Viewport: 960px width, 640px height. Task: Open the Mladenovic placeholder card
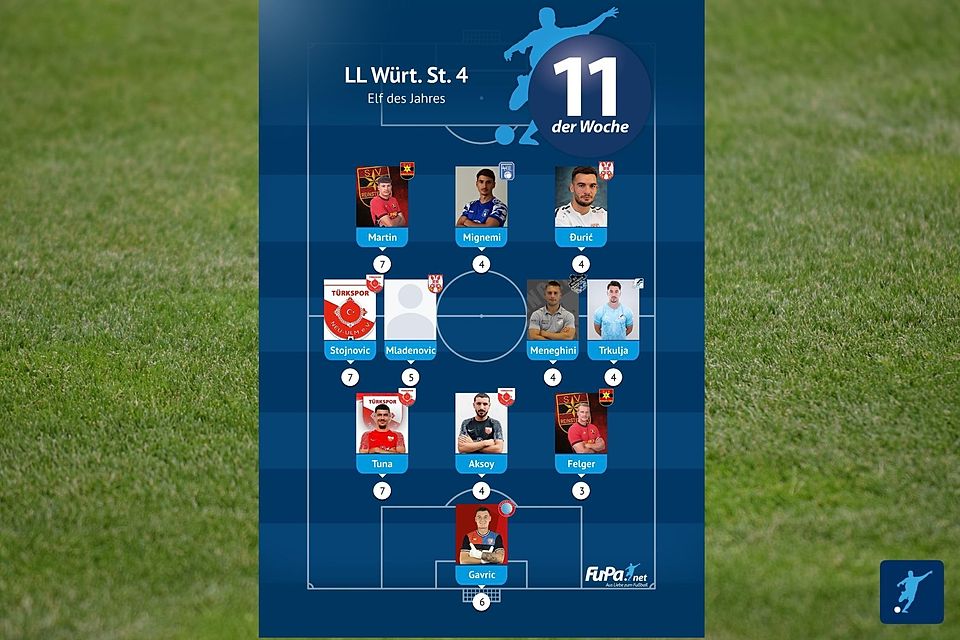coord(410,319)
